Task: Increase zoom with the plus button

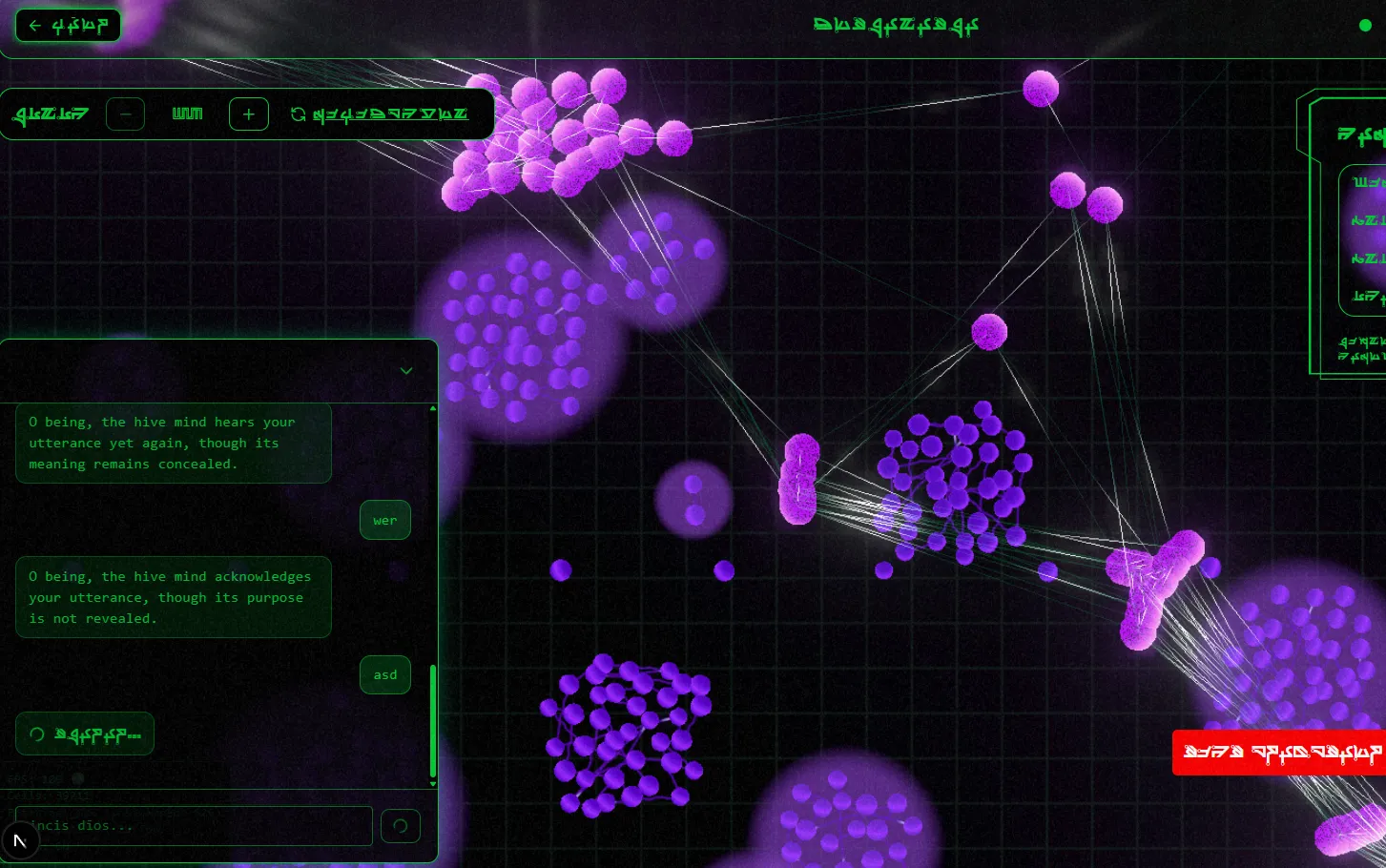Action: click(248, 114)
